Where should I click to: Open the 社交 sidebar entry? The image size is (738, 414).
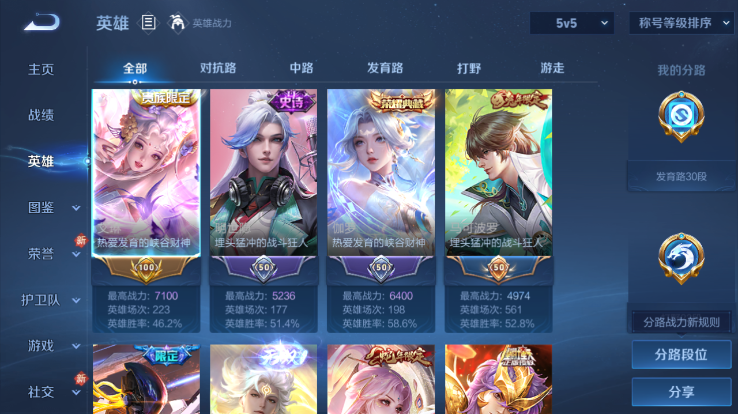[x=41, y=391]
